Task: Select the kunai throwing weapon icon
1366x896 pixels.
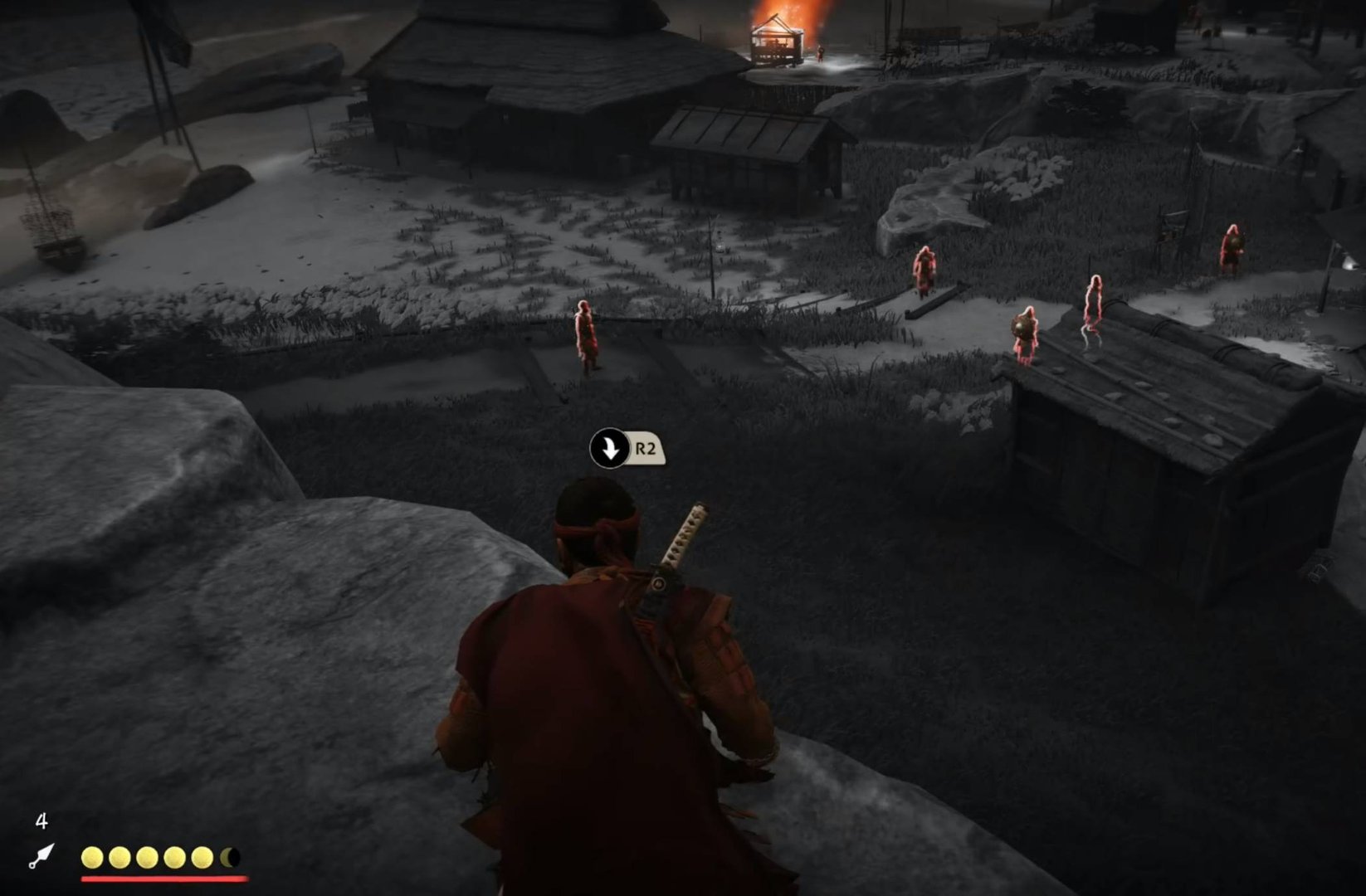Action: tap(41, 857)
